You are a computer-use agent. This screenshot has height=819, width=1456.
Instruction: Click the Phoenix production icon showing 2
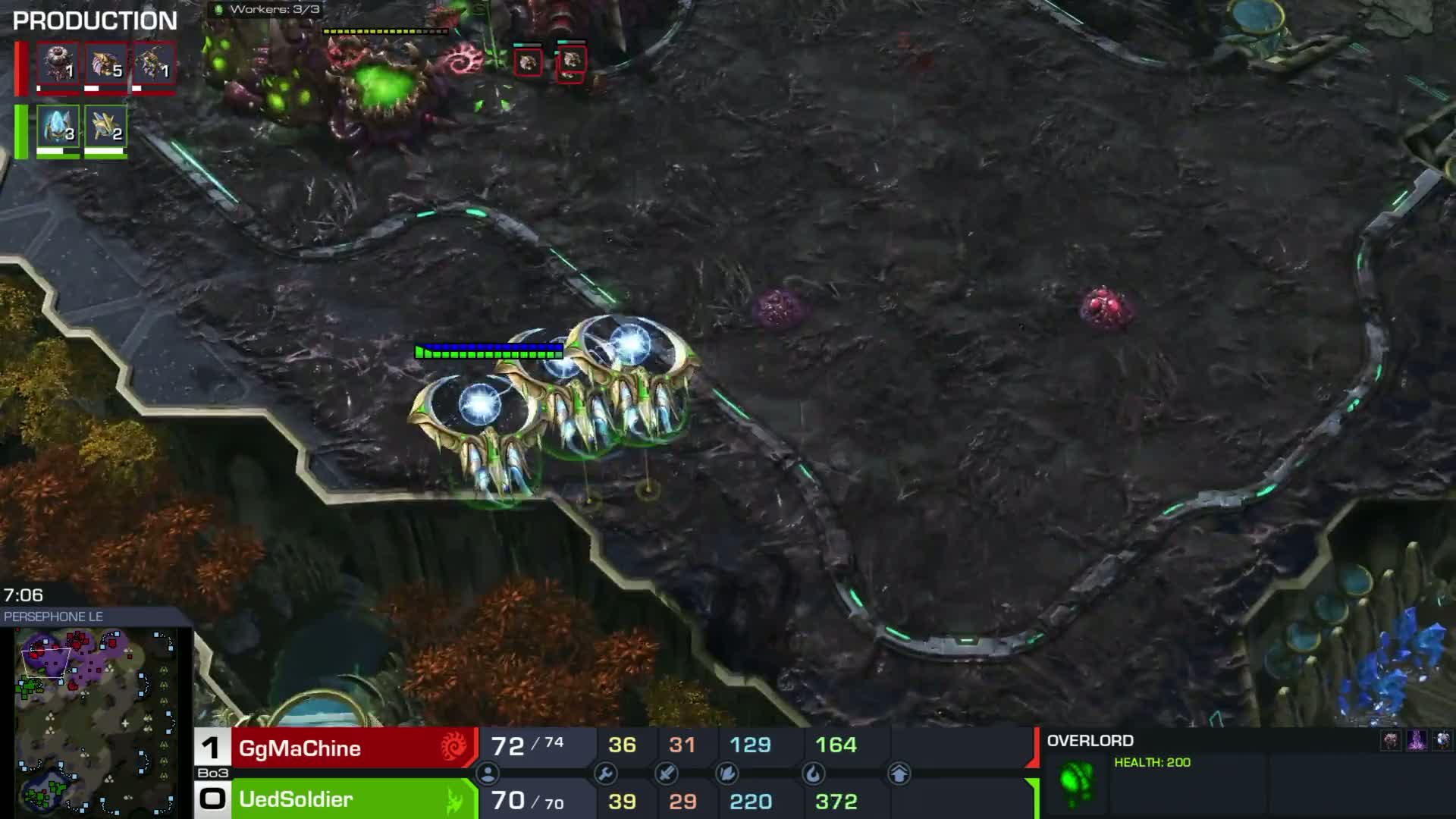[106, 129]
